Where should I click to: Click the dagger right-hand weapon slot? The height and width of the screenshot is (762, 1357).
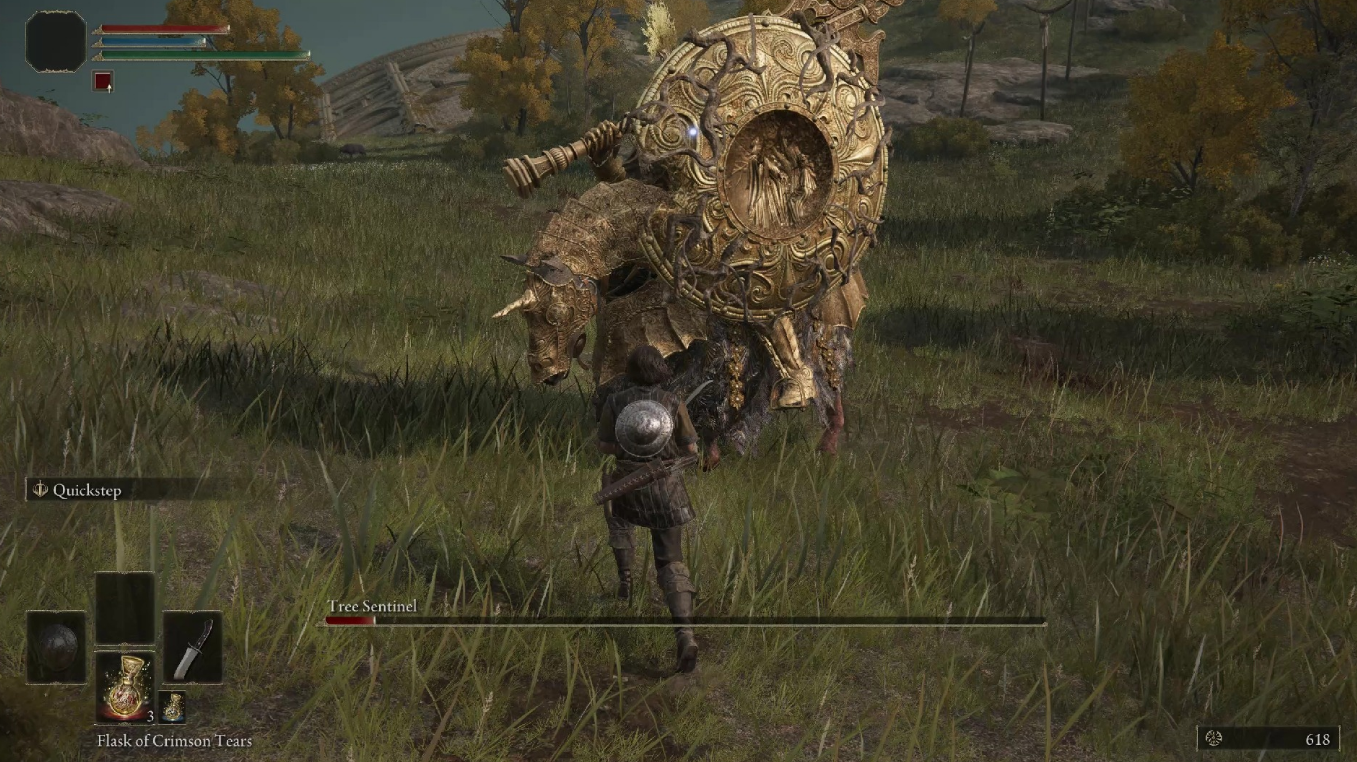click(192, 647)
